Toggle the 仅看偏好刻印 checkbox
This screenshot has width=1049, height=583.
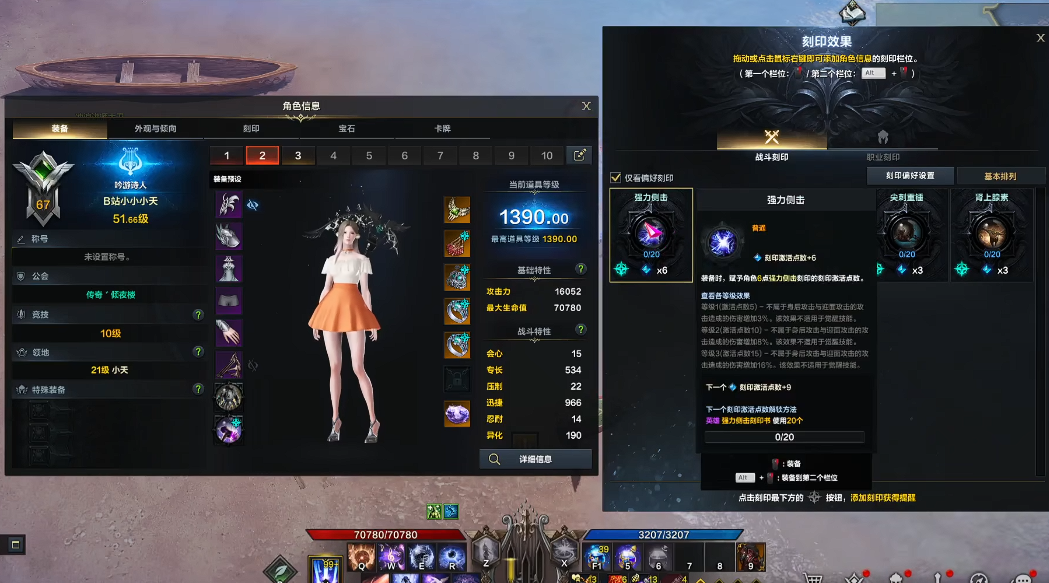[x=616, y=178]
